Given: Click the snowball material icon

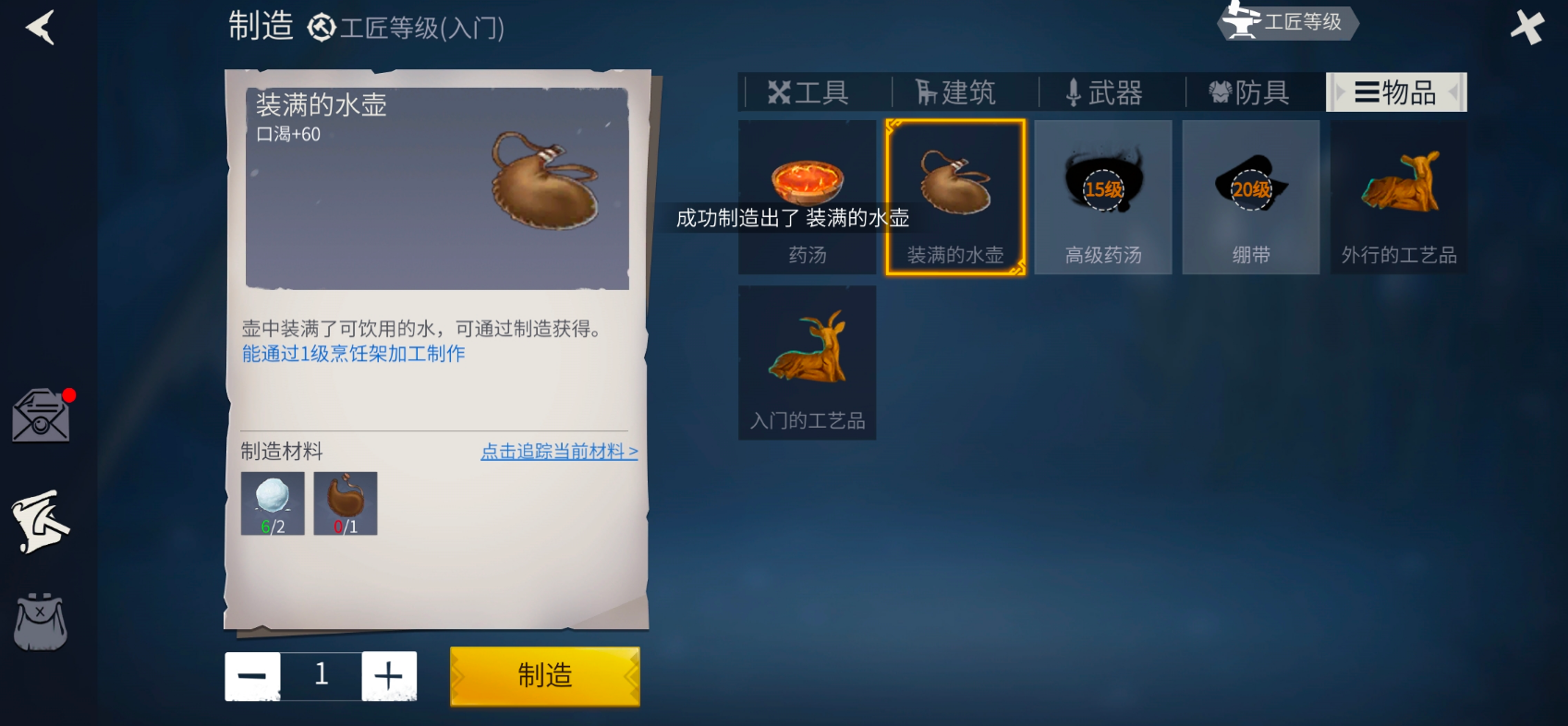Looking at the screenshot, I should [272, 503].
